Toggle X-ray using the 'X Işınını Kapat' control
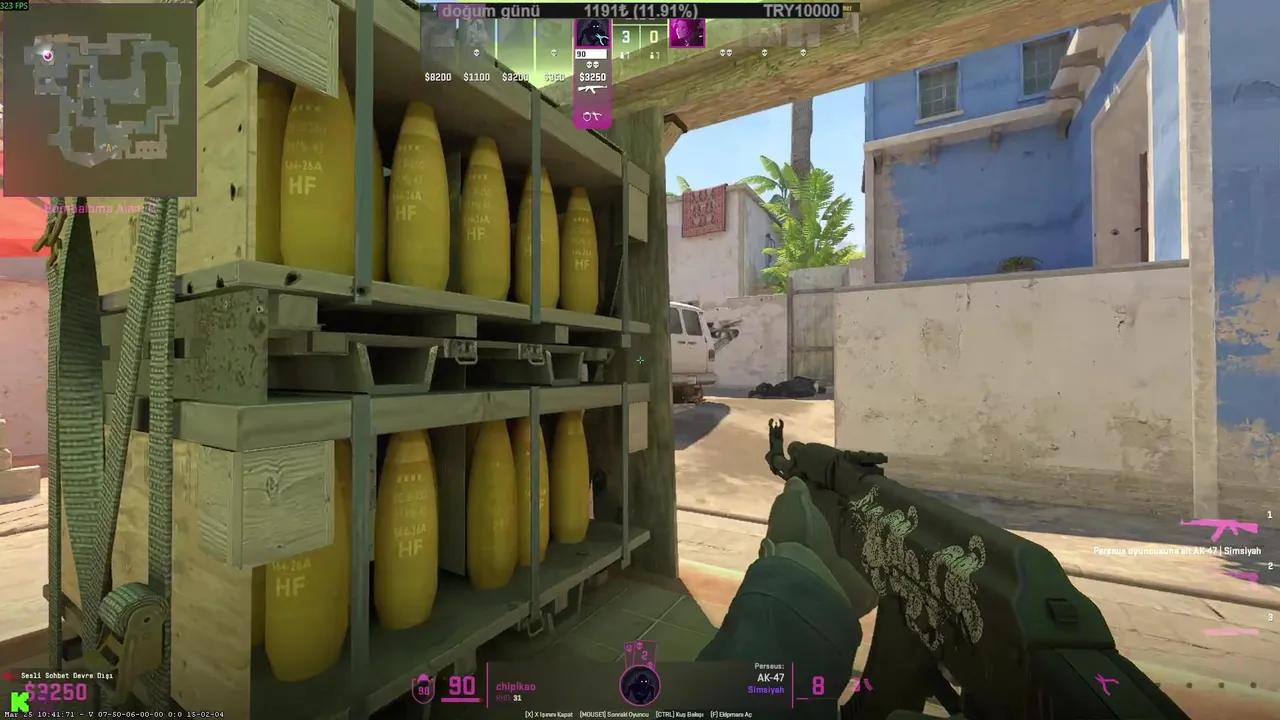The image size is (1280, 720). pos(549,714)
